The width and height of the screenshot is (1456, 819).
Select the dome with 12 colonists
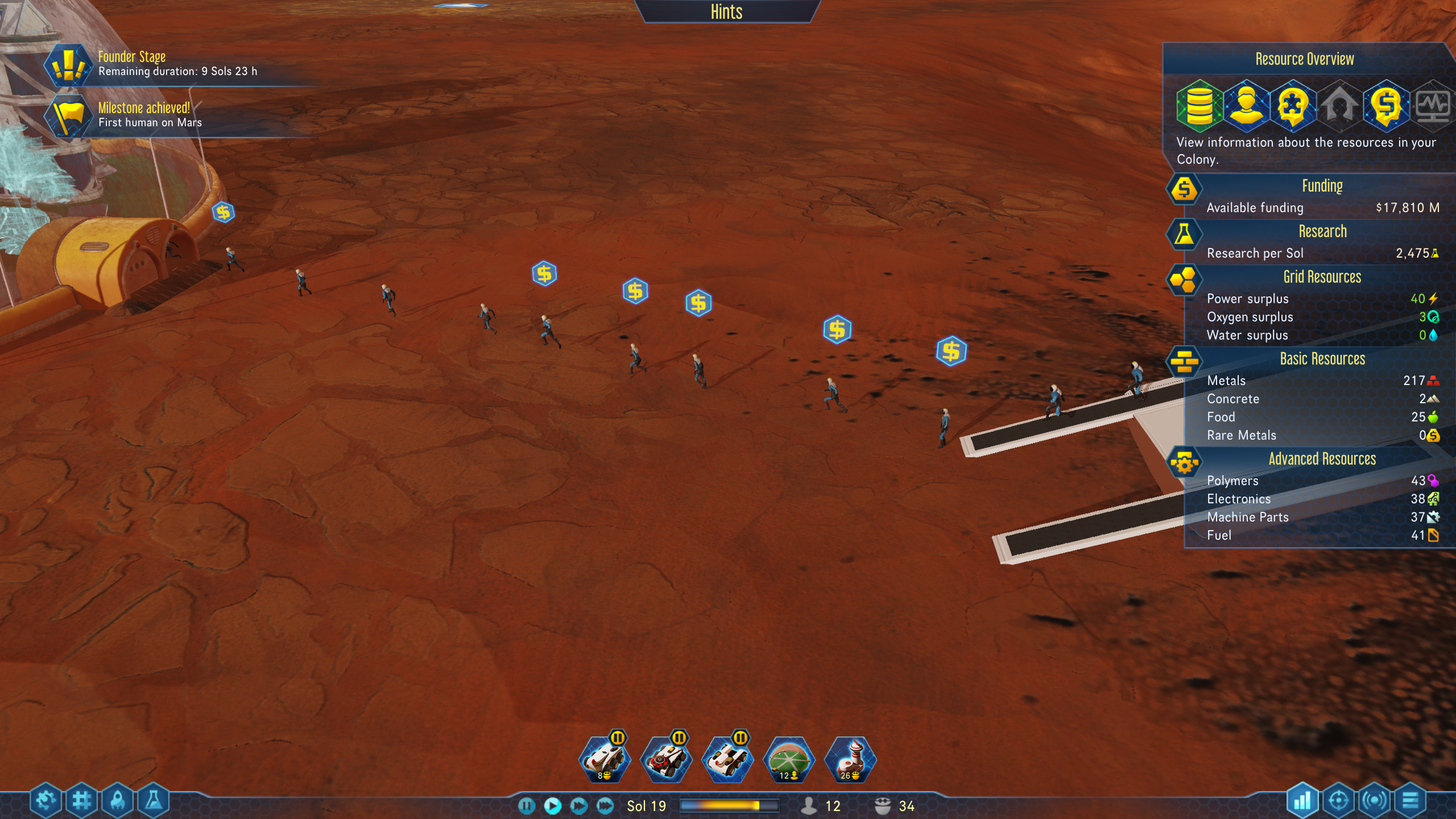789,759
